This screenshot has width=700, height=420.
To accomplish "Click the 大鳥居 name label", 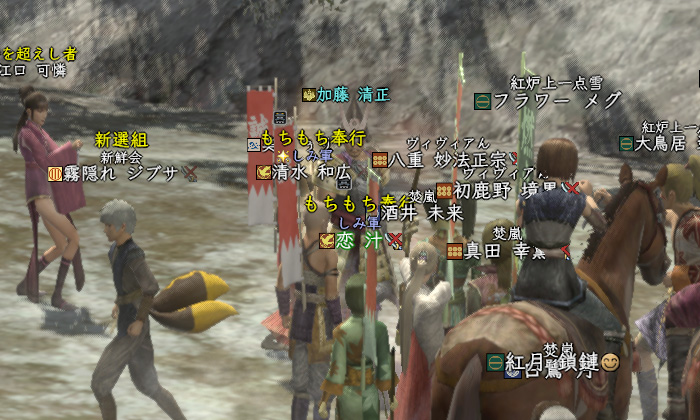I will coord(662,143).
